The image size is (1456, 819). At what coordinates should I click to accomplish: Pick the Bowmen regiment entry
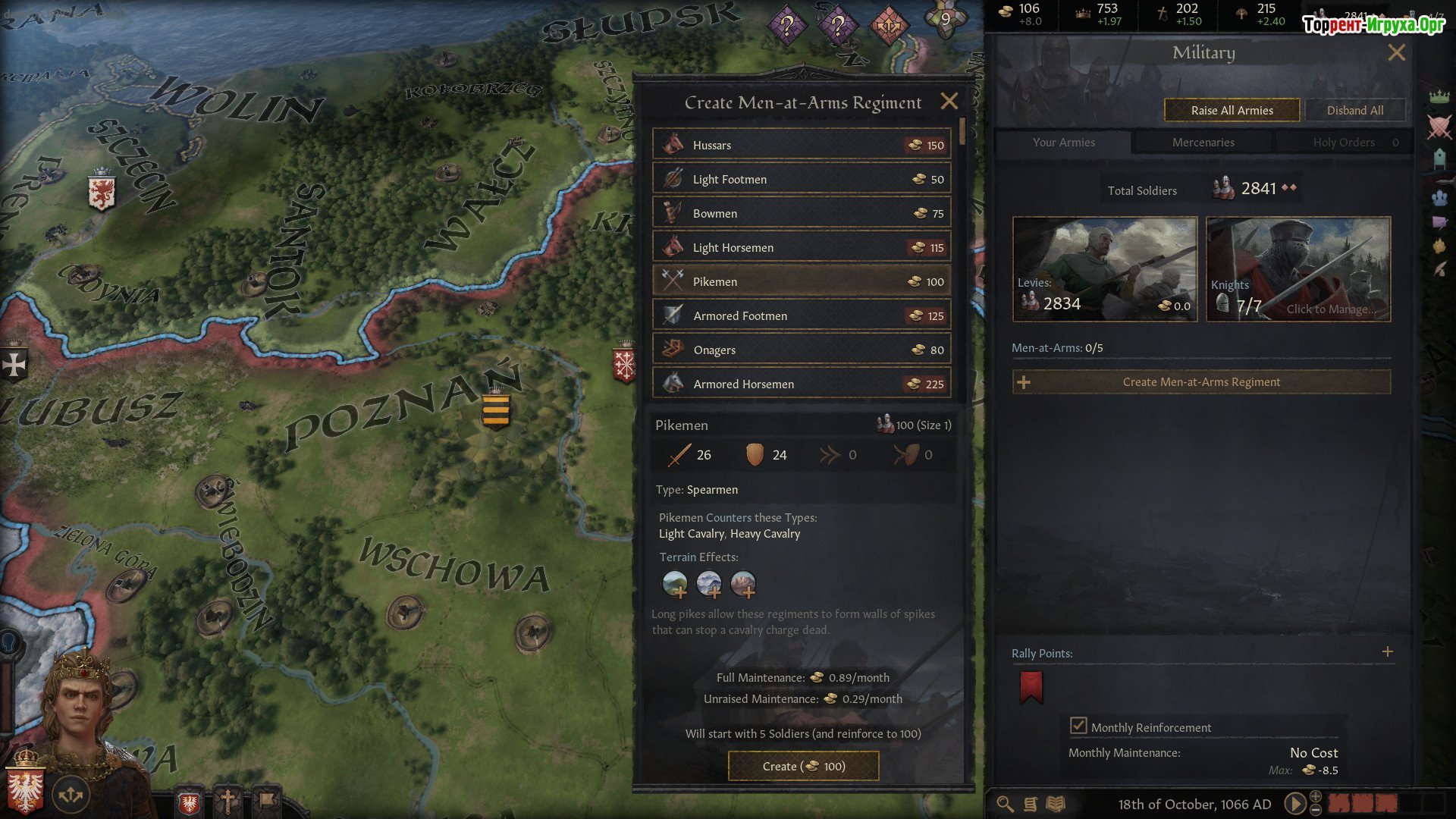click(x=802, y=213)
